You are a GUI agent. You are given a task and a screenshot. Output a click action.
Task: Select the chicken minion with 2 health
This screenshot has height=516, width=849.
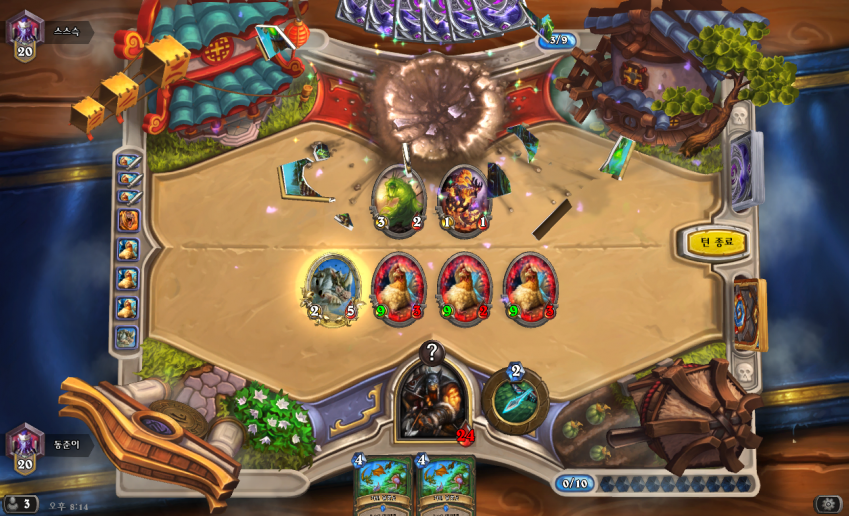464,288
